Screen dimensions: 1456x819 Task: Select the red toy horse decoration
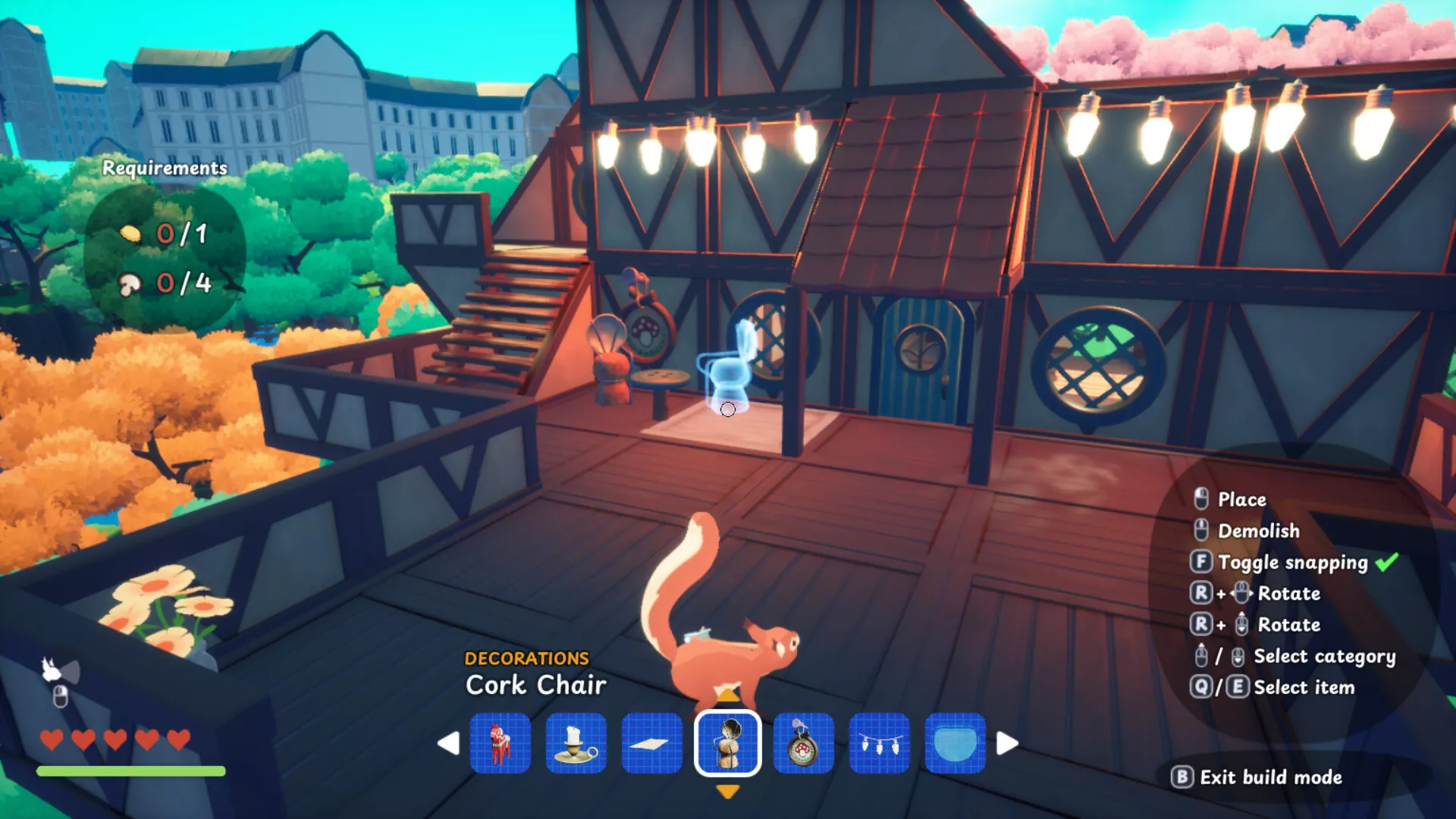point(500,743)
